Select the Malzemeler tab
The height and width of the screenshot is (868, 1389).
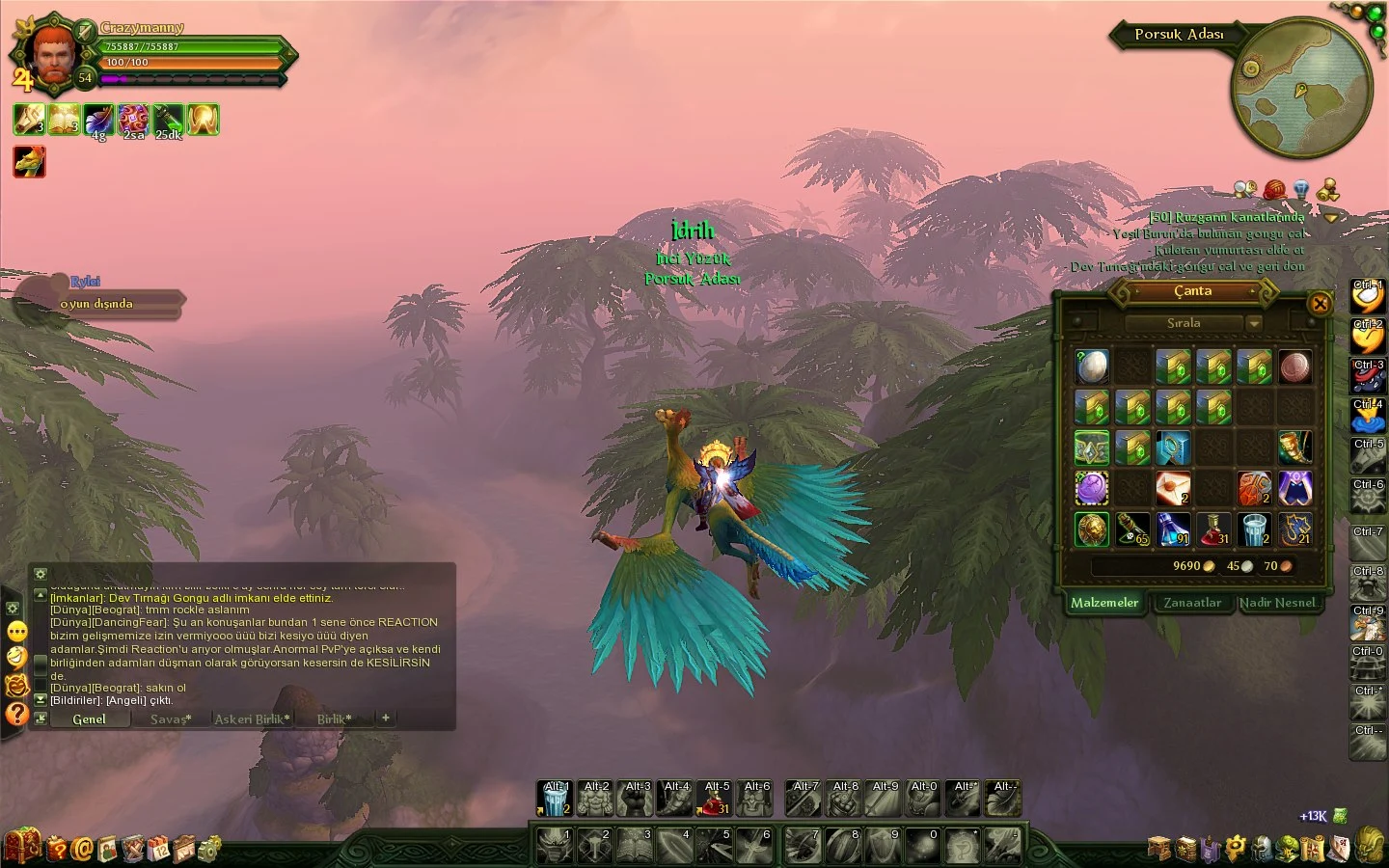[1104, 603]
